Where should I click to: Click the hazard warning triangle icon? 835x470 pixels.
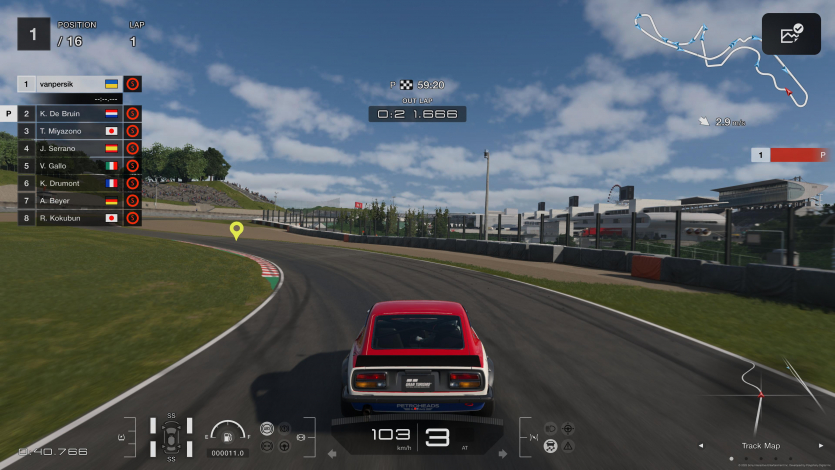pyautogui.click(x=568, y=445)
